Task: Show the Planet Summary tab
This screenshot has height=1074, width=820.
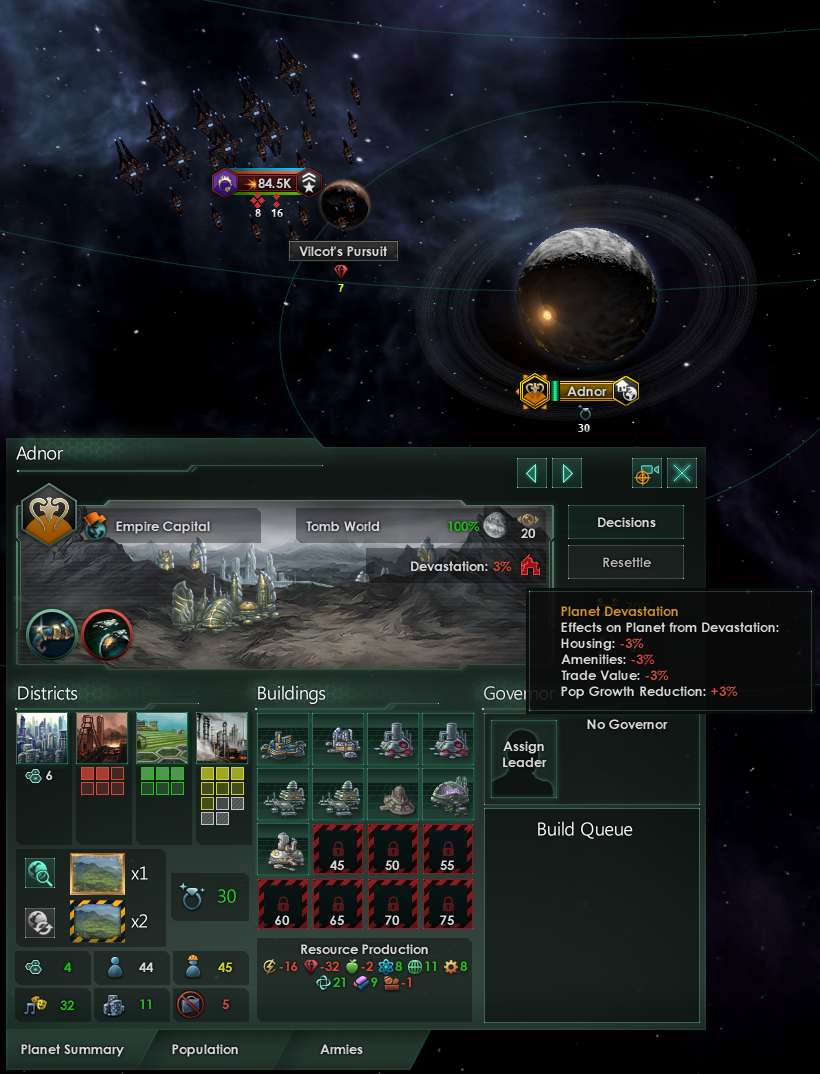Action: click(72, 1049)
